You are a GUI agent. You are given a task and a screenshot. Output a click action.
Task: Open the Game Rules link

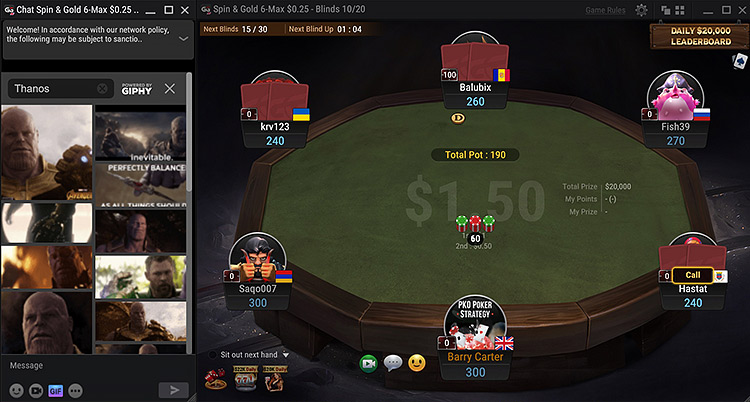coord(606,10)
